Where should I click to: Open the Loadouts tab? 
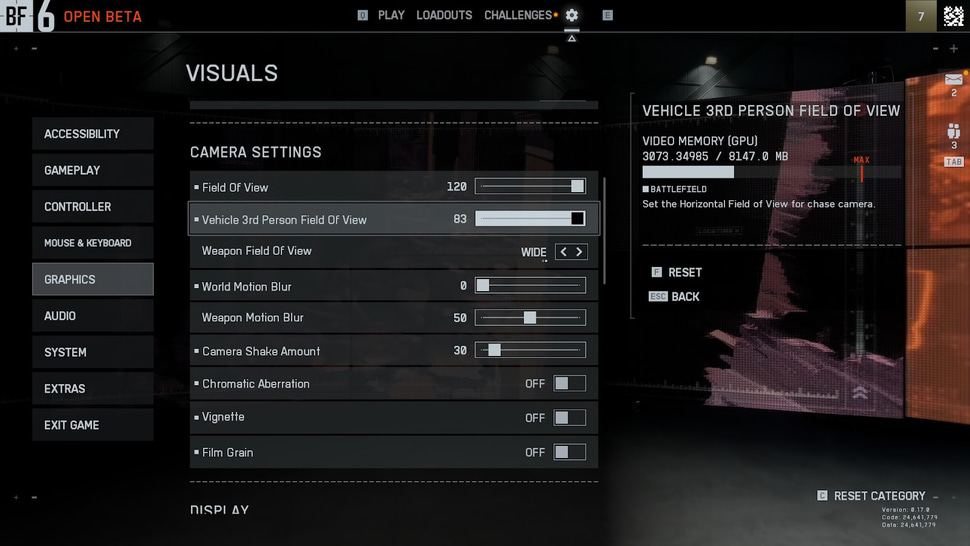[444, 15]
